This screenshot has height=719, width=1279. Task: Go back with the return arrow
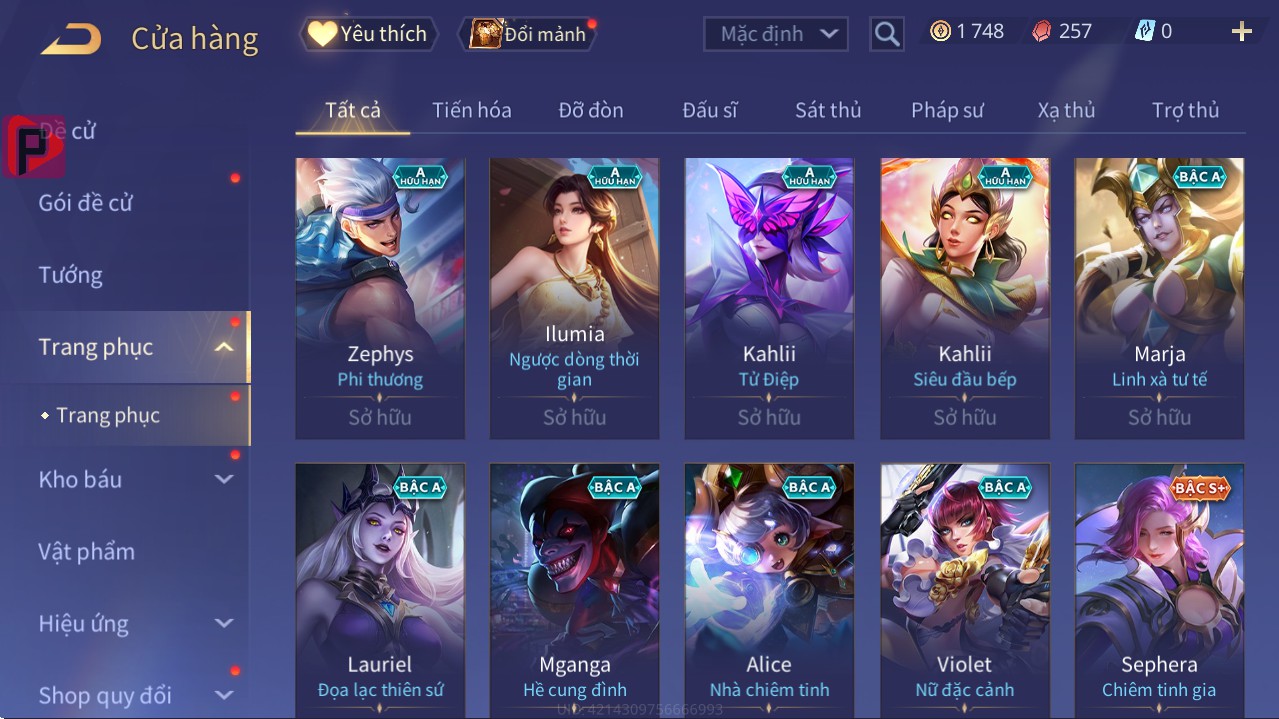click(x=71, y=39)
